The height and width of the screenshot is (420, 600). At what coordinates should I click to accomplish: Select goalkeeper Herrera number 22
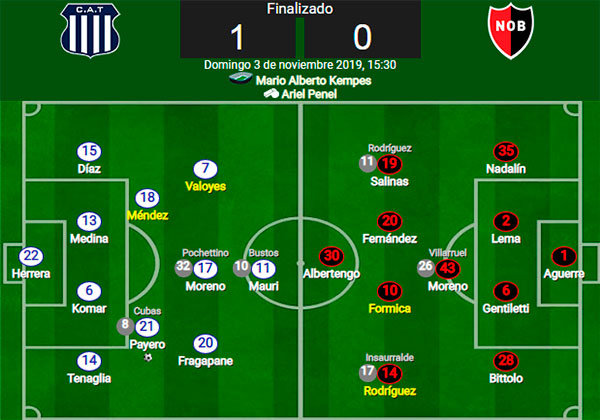(x=31, y=256)
